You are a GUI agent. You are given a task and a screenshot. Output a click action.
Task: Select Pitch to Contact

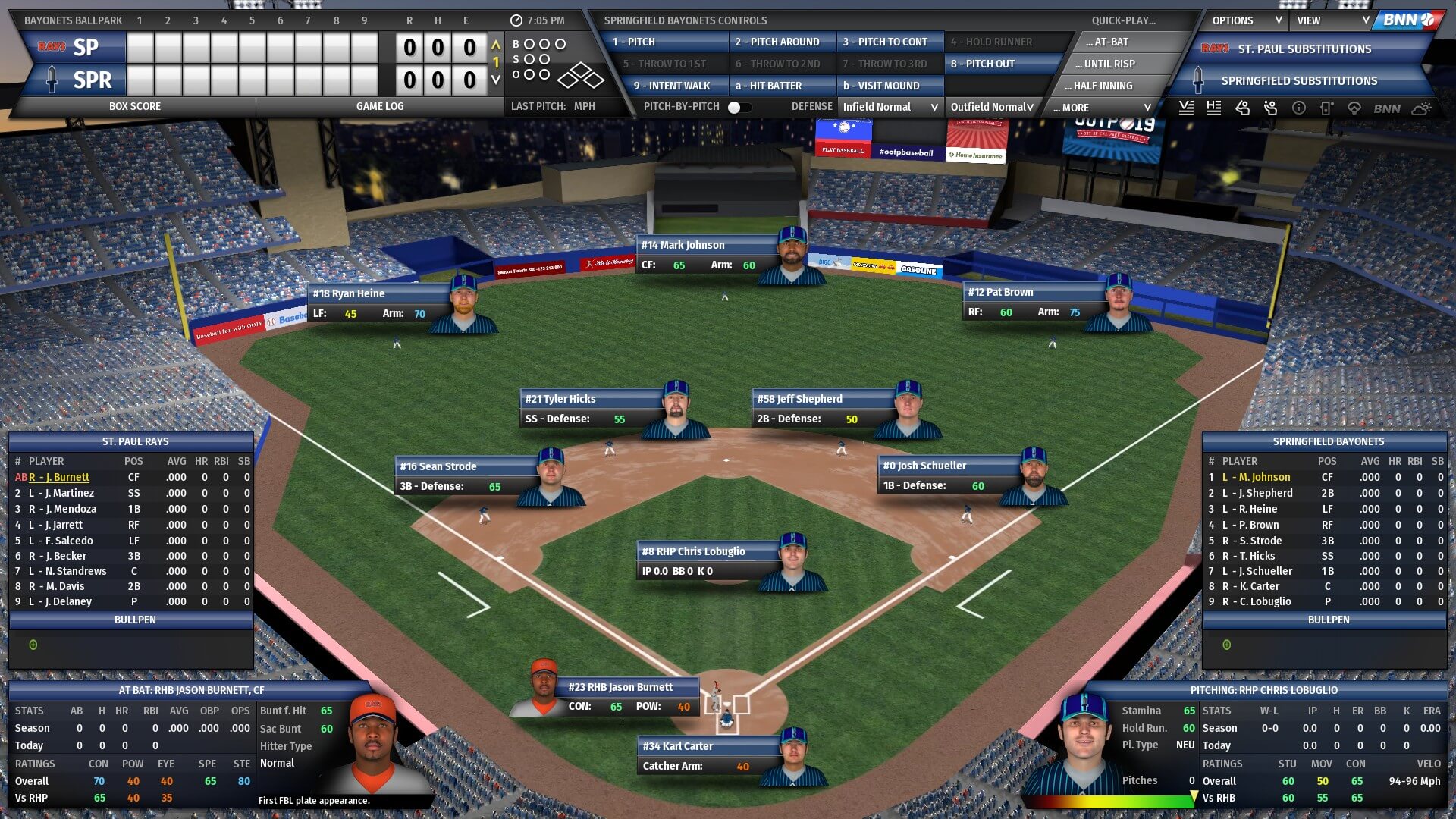[889, 42]
